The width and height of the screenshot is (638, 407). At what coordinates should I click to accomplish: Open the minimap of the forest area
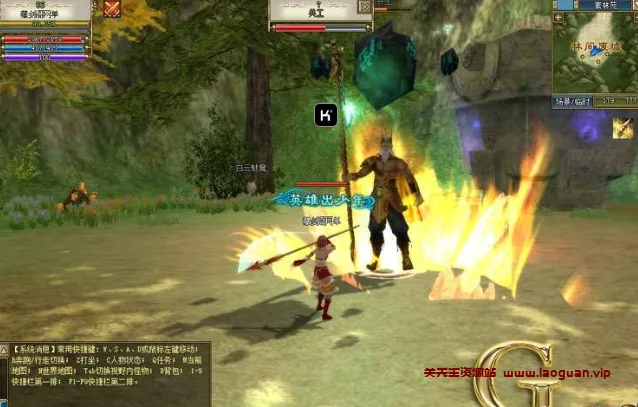pyautogui.click(x=594, y=52)
